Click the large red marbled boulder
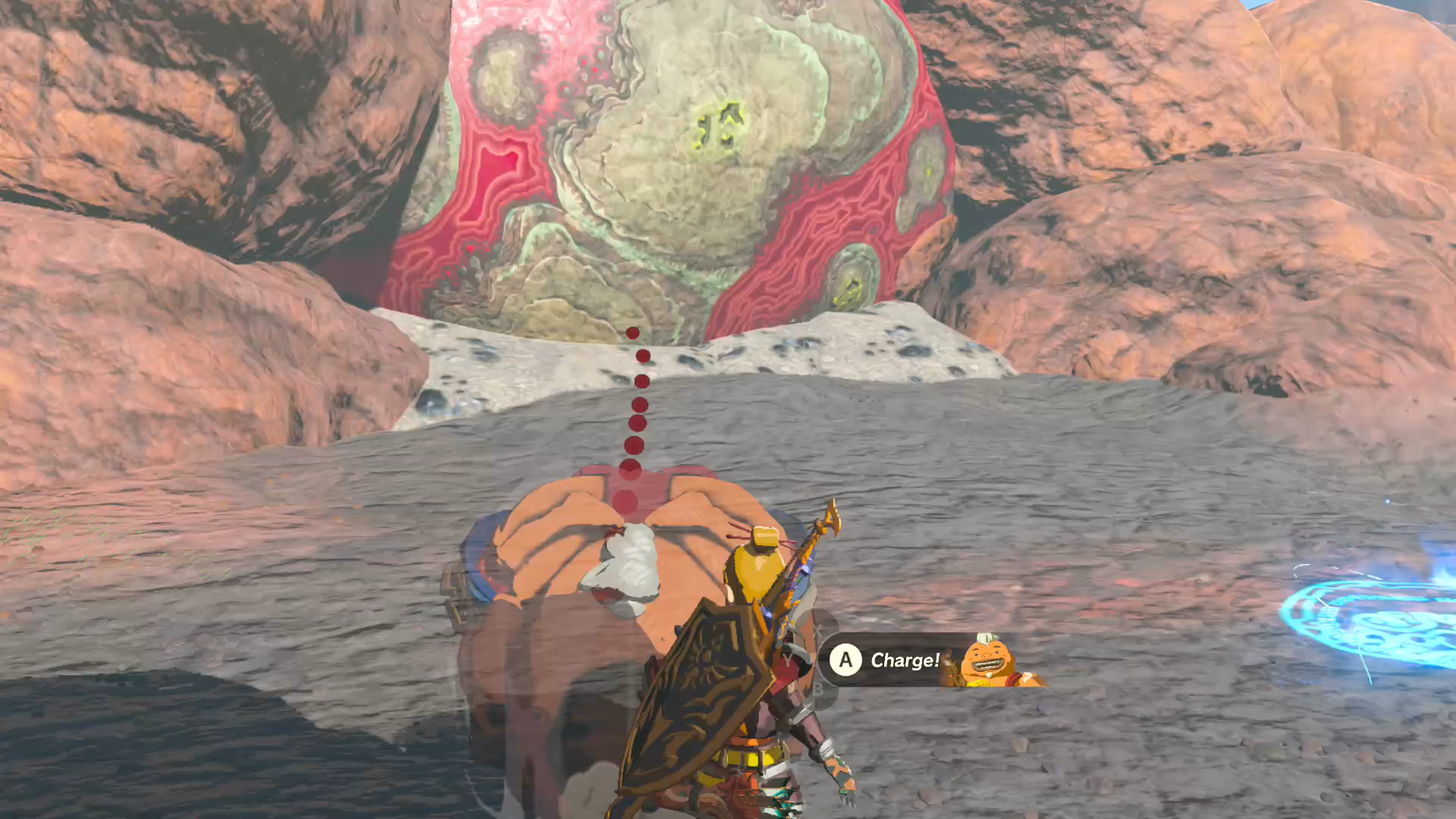Screen dimensions: 1456x819 pyautogui.click(x=682, y=152)
